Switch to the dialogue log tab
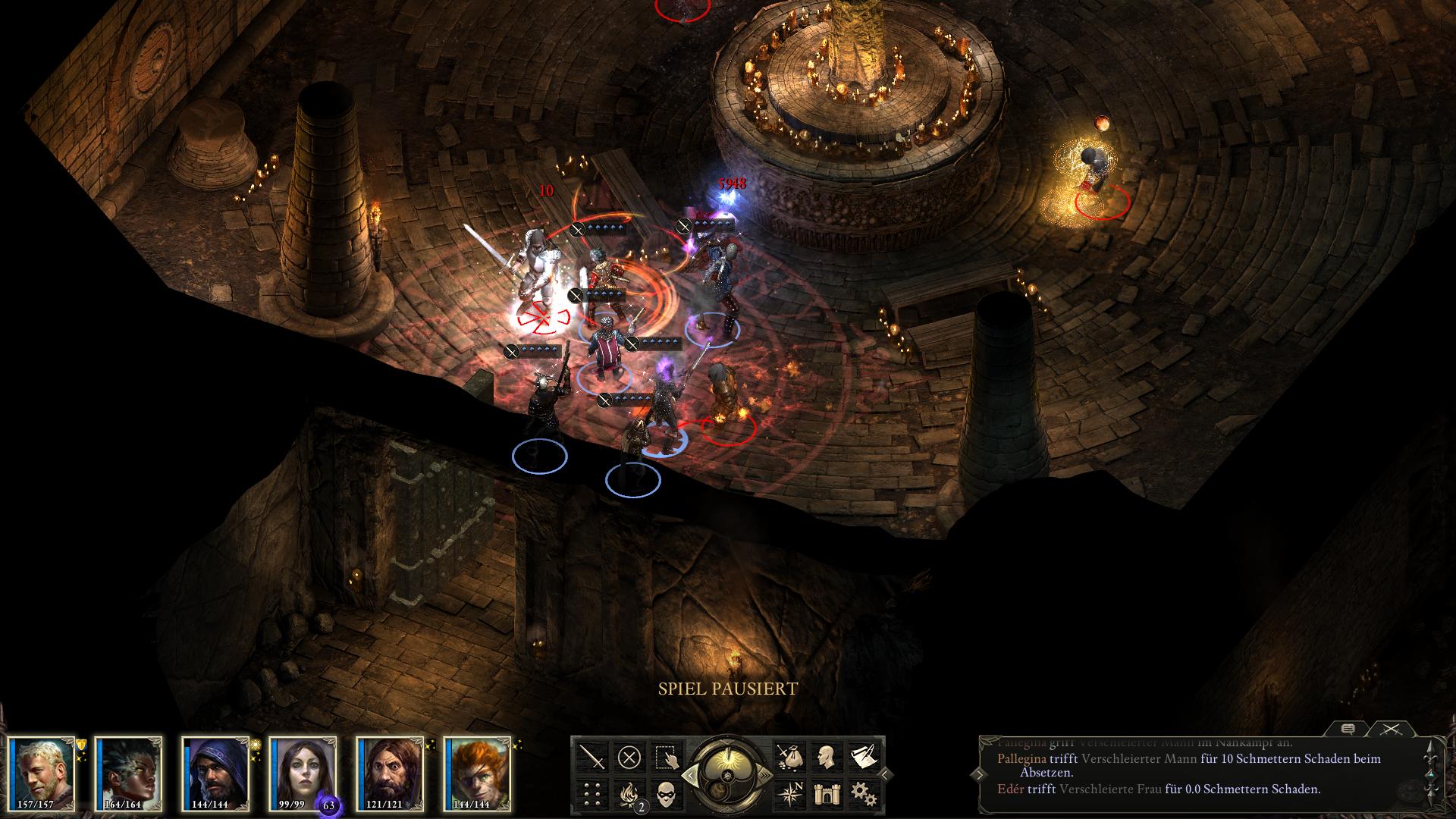Viewport: 1456px width, 819px height. (1348, 730)
